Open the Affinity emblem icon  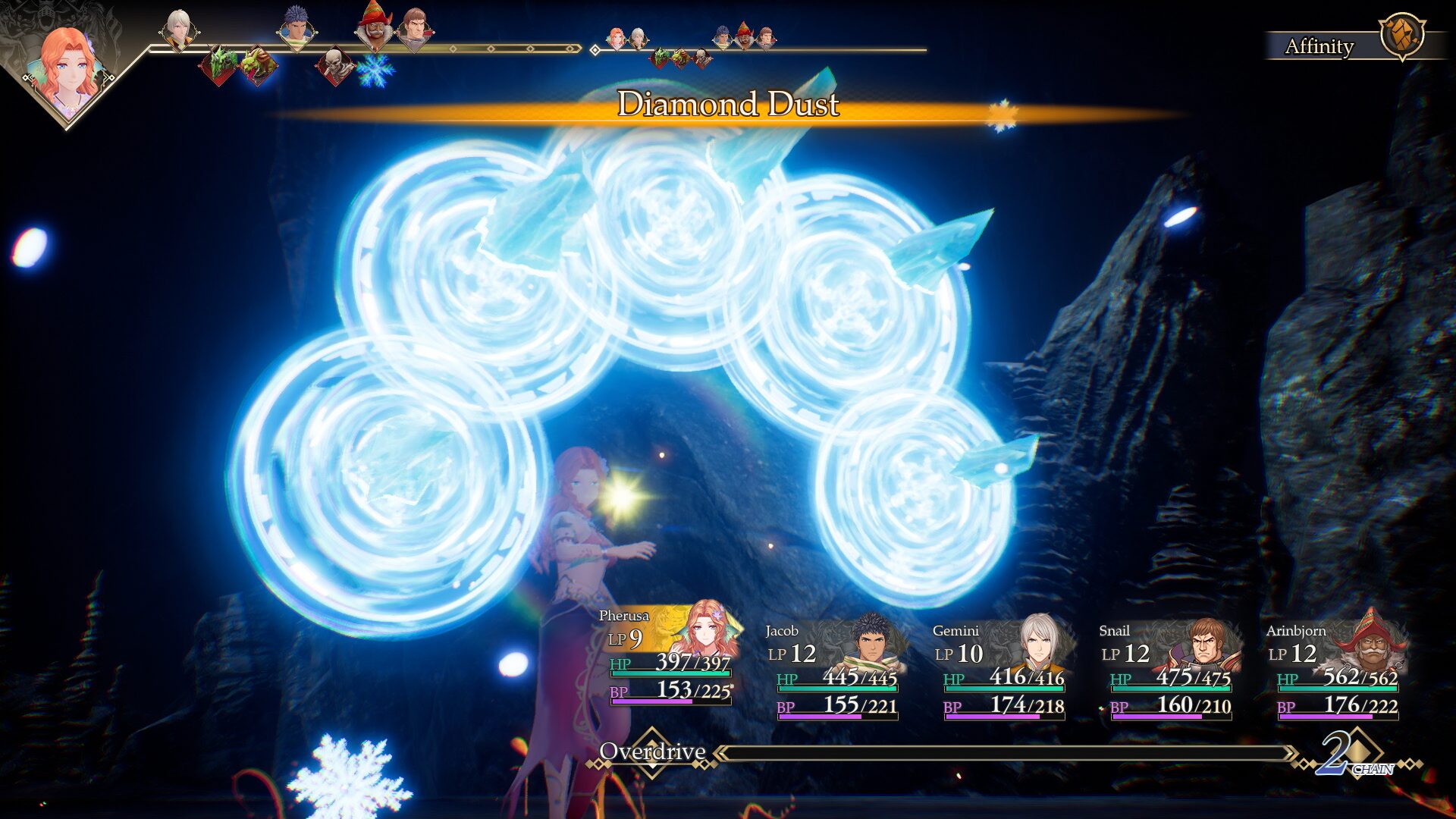pyautogui.click(x=1401, y=35)
